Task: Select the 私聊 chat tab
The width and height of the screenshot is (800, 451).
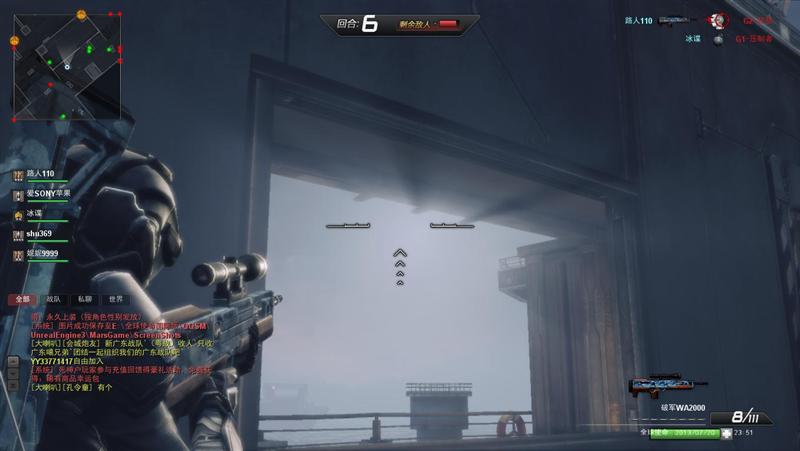Action: click(x=85, y=299)
